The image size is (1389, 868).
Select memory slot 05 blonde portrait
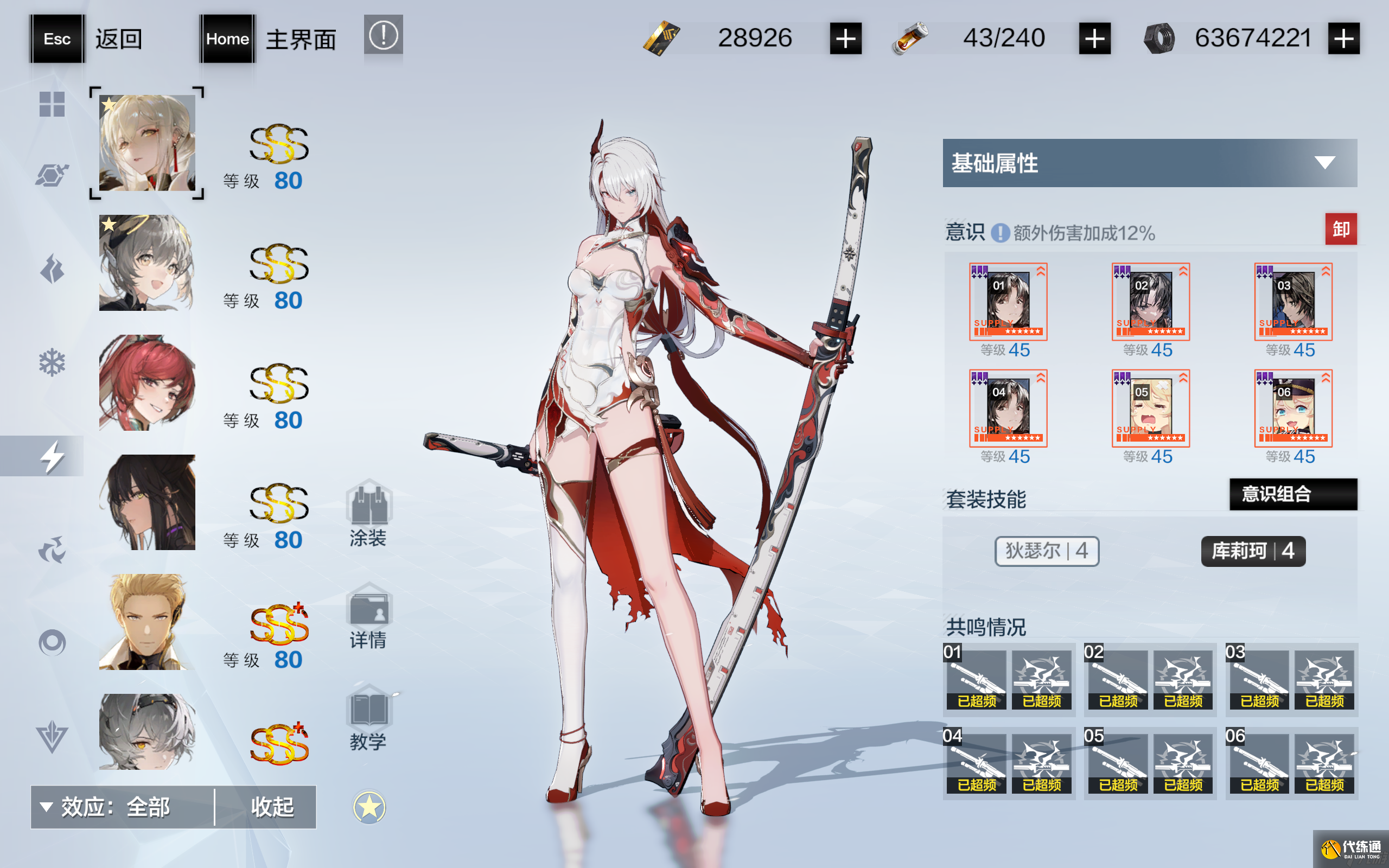pos(1150,408)
